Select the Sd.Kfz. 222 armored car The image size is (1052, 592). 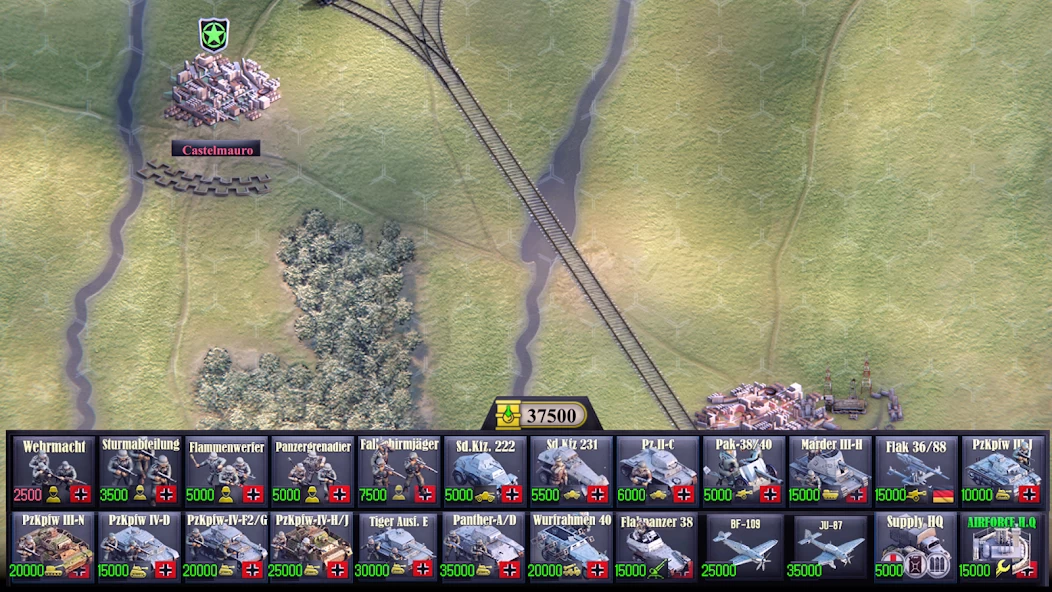pos(485,470)
